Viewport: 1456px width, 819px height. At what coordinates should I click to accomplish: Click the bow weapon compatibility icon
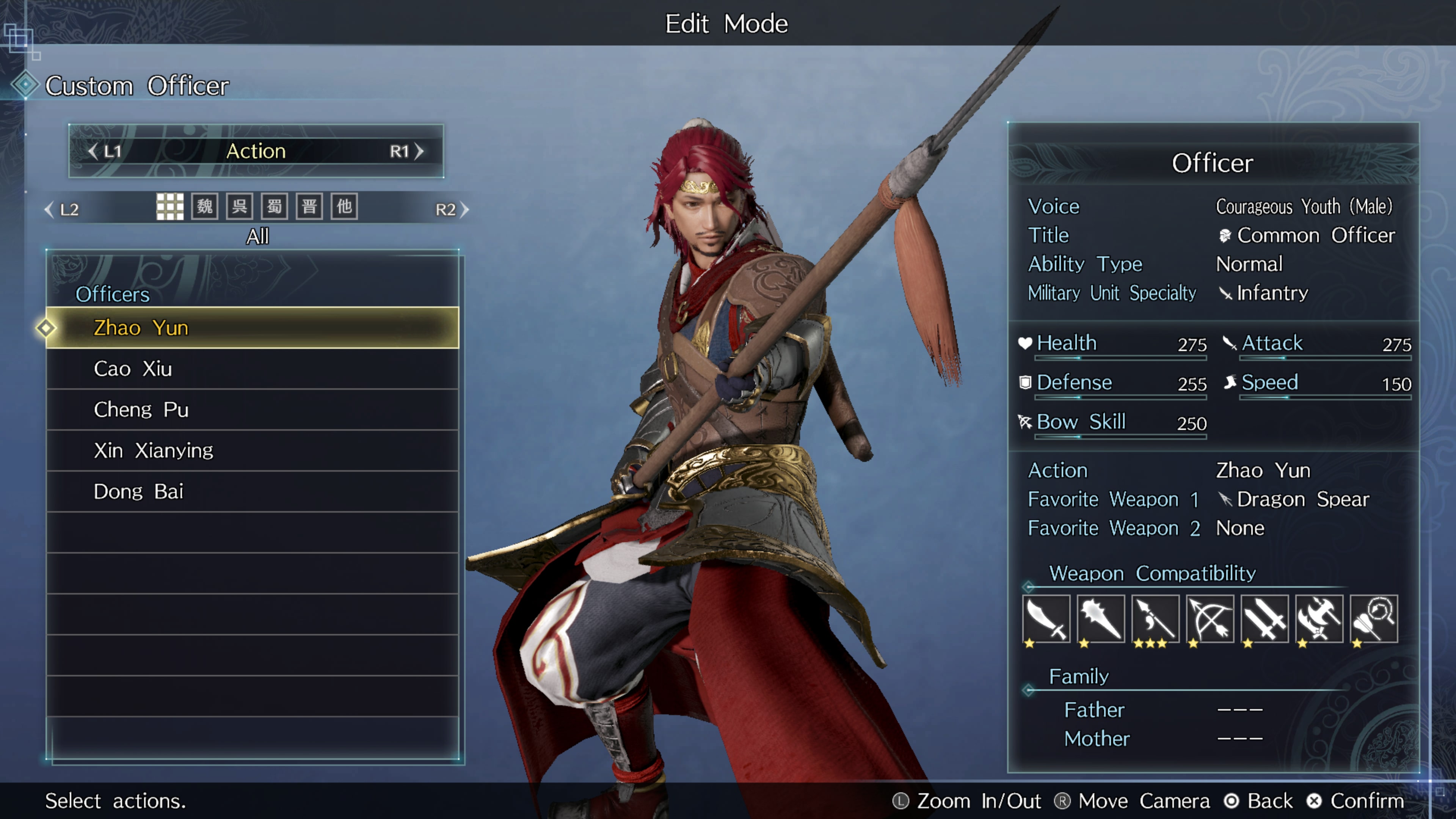(x=1210, y=619)
